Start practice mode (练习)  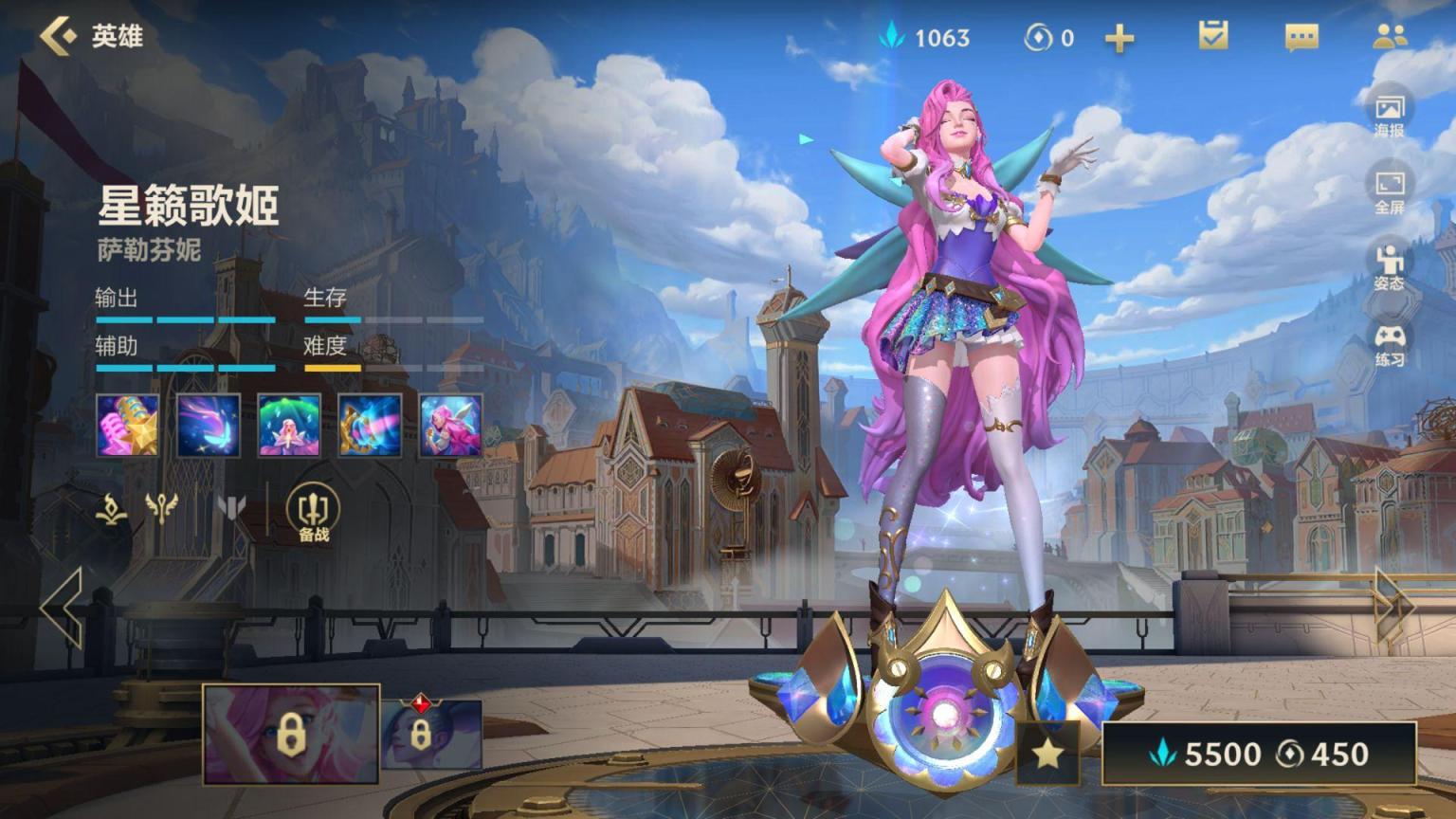[x=1390, y=344]
